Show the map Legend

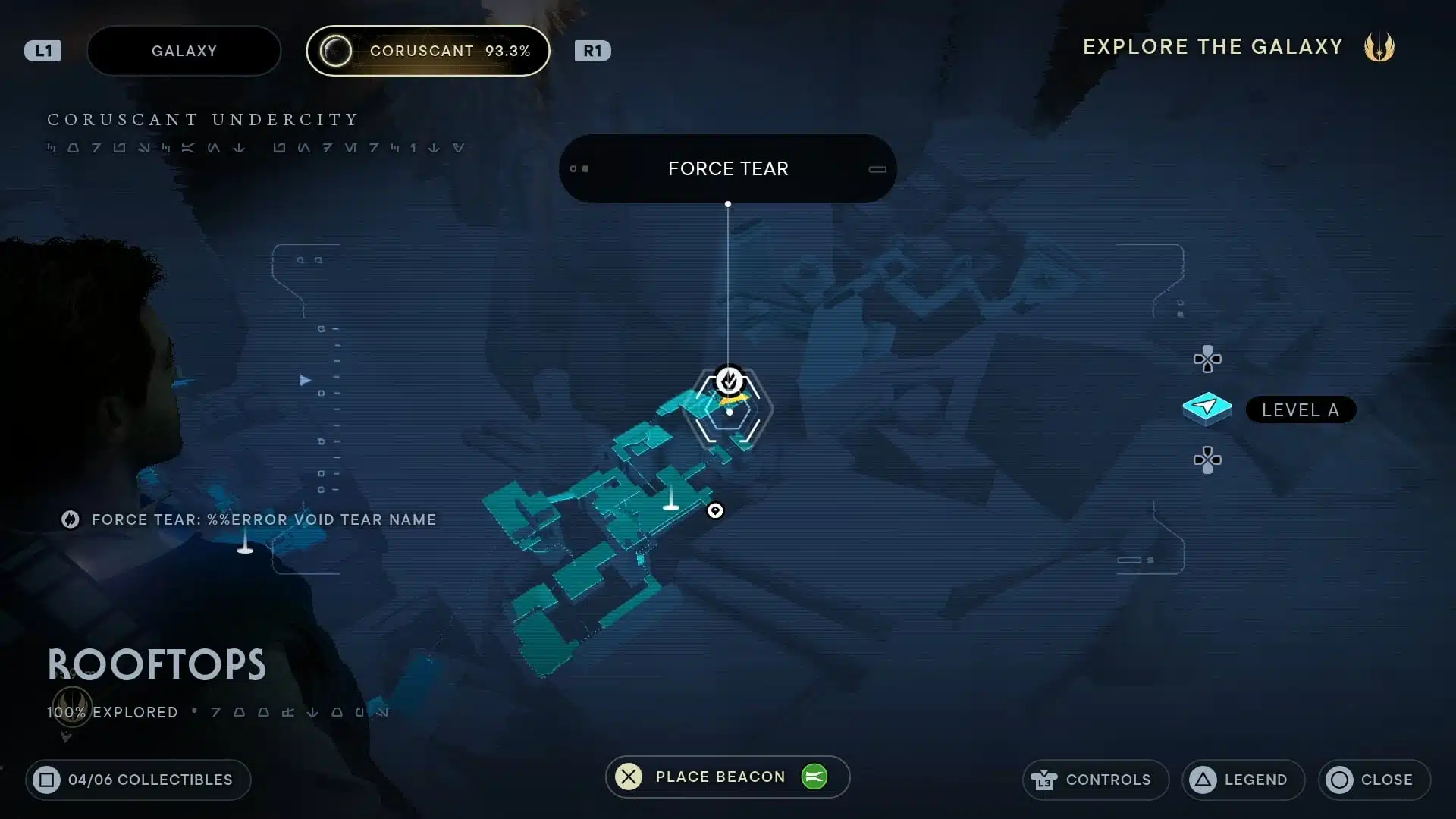(x=1242, y=780)
